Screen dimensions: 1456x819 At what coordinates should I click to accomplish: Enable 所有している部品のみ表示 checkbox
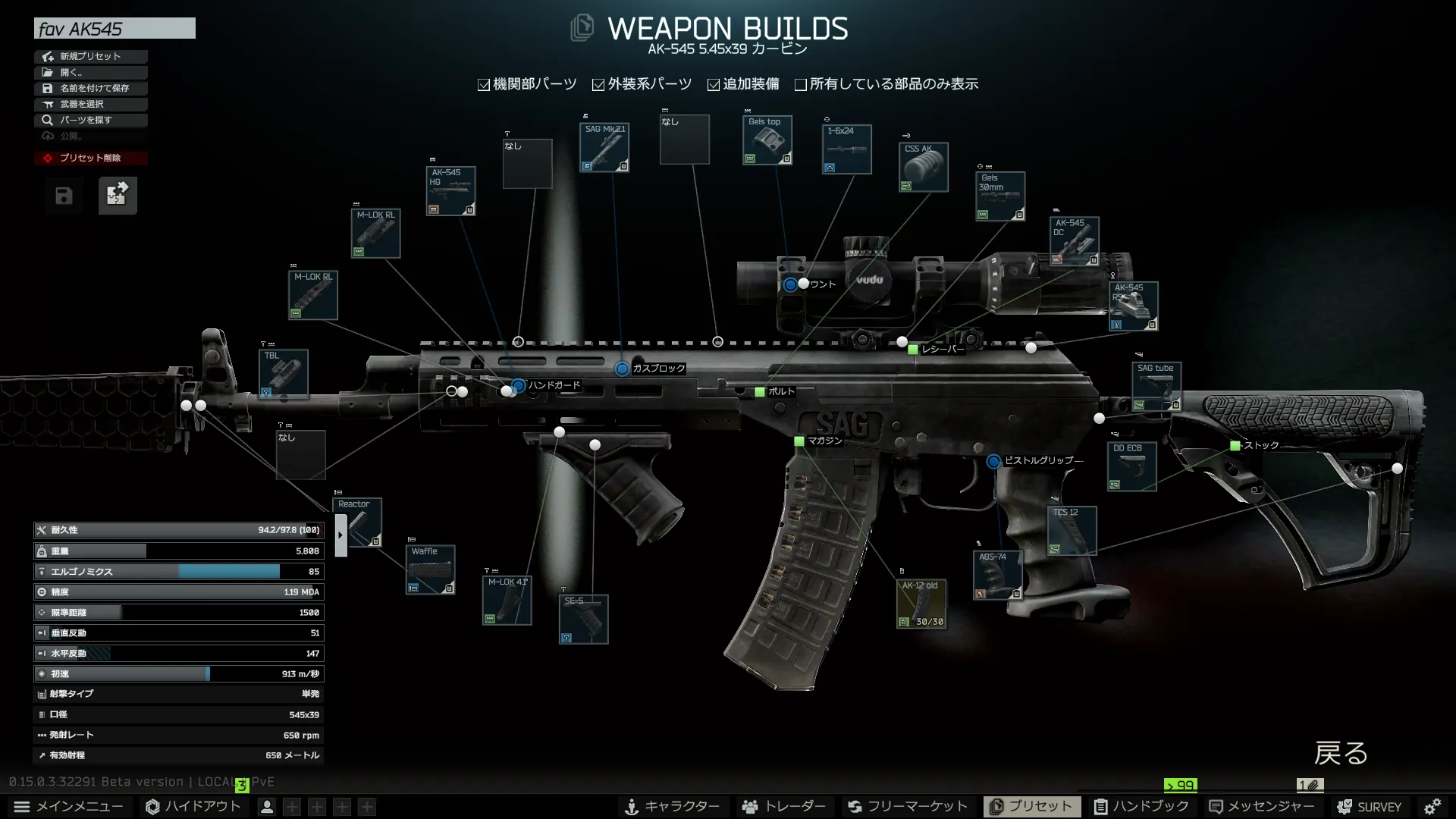(x=801, y=84)
